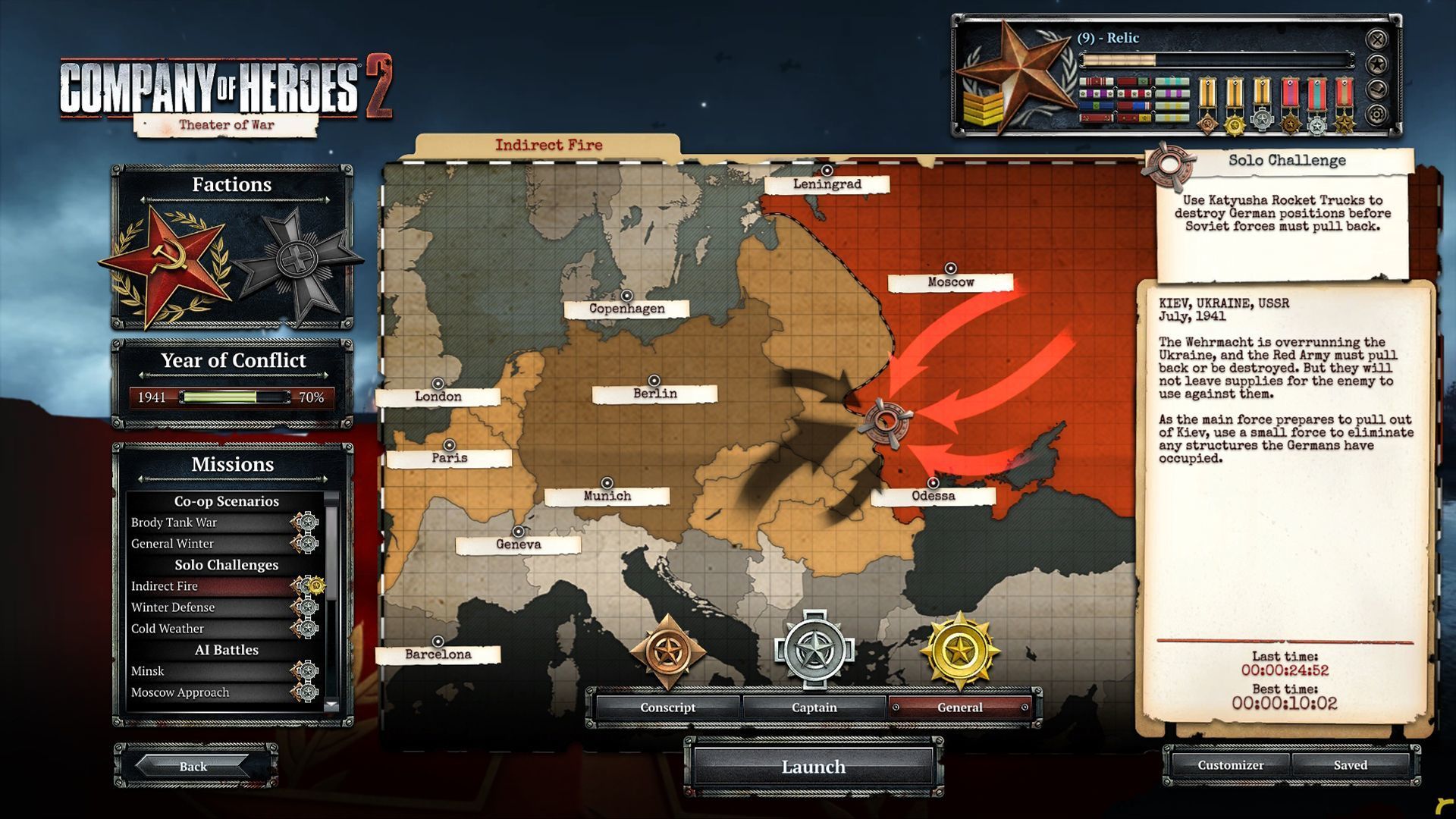The height and width of the screenshot is (819, 1456).
Task: Open the Saved games list
Action: coord(1350,765)
